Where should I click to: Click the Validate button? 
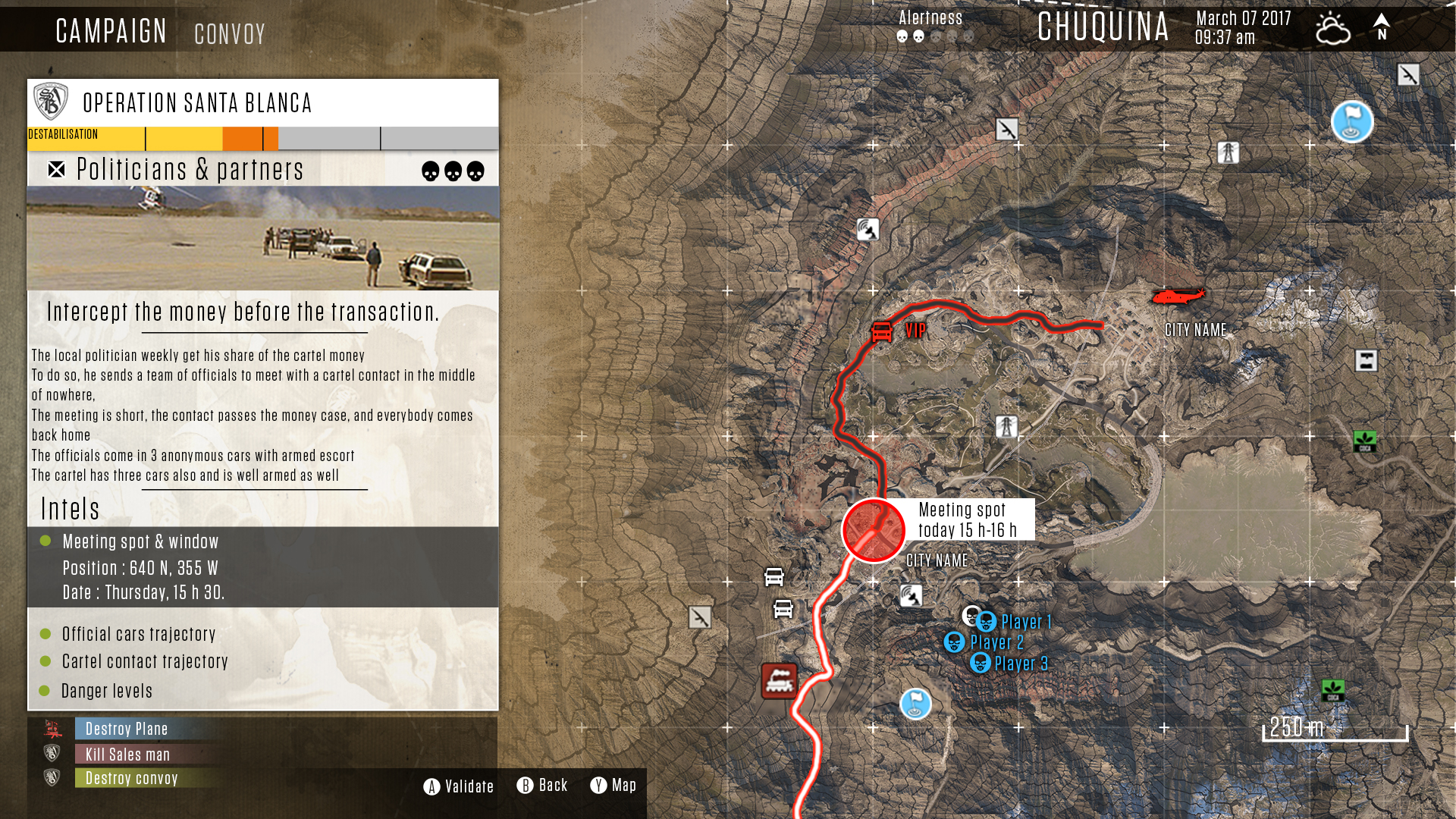coord(459,786)
